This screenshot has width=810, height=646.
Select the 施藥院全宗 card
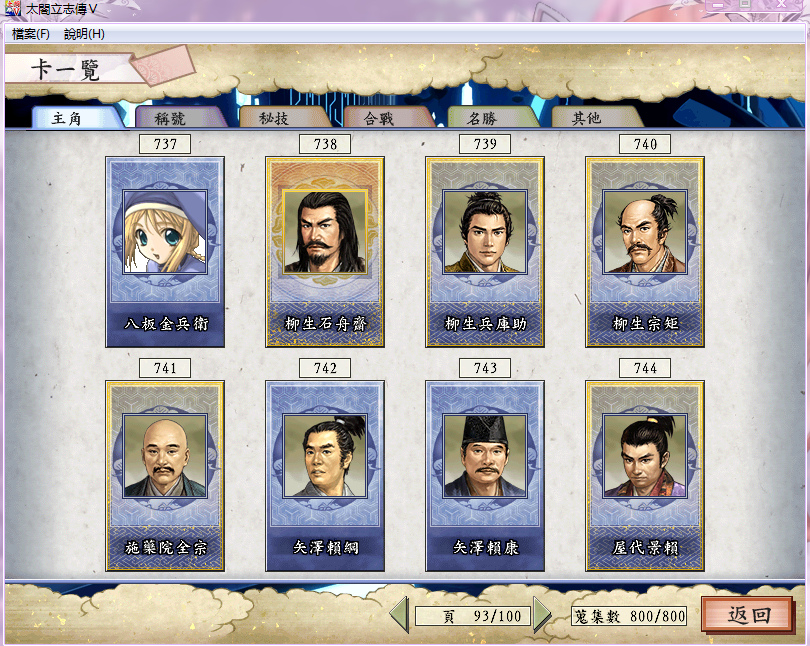(x=165, y=475)
